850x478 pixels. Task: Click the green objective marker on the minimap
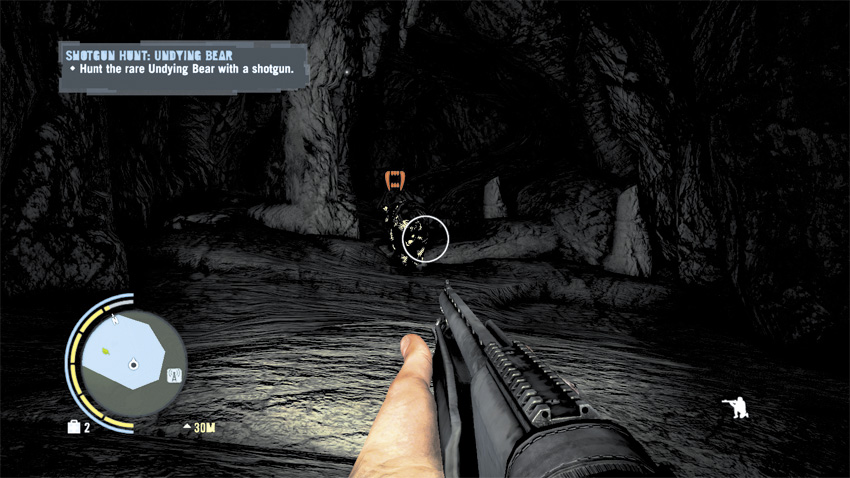(105, 351)
